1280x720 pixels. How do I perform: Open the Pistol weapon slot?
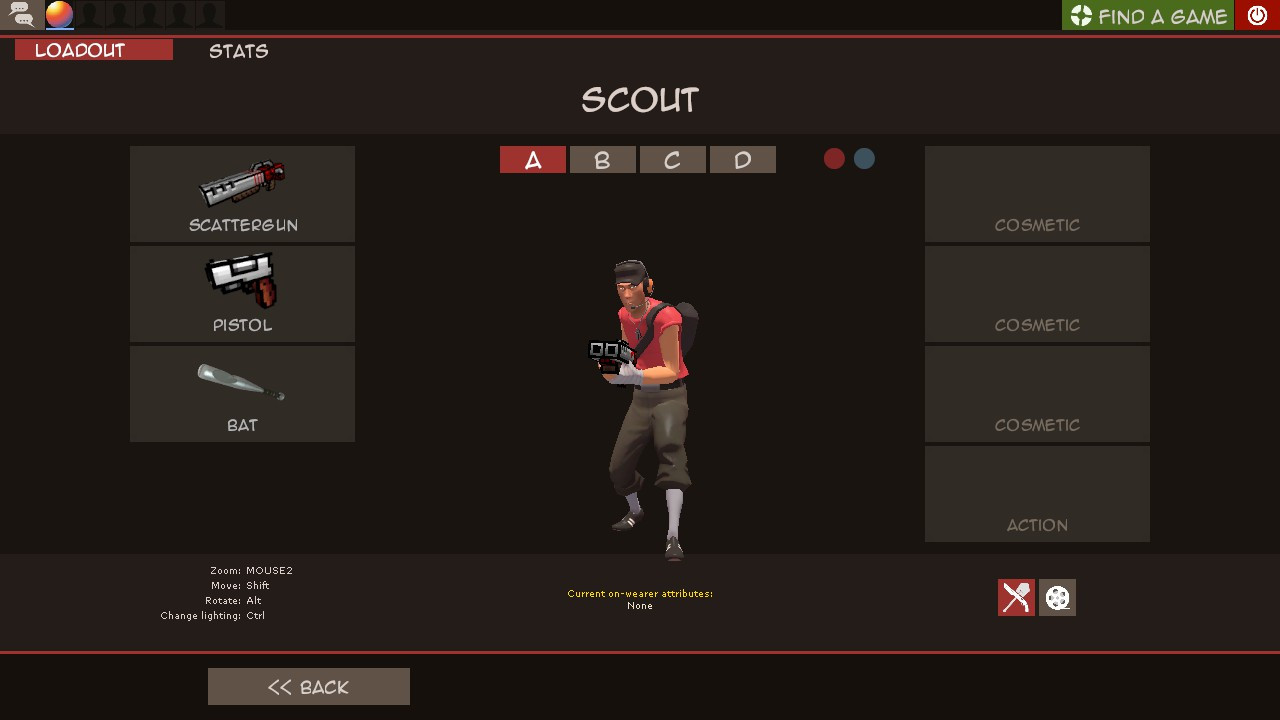(x=242, y=293)
